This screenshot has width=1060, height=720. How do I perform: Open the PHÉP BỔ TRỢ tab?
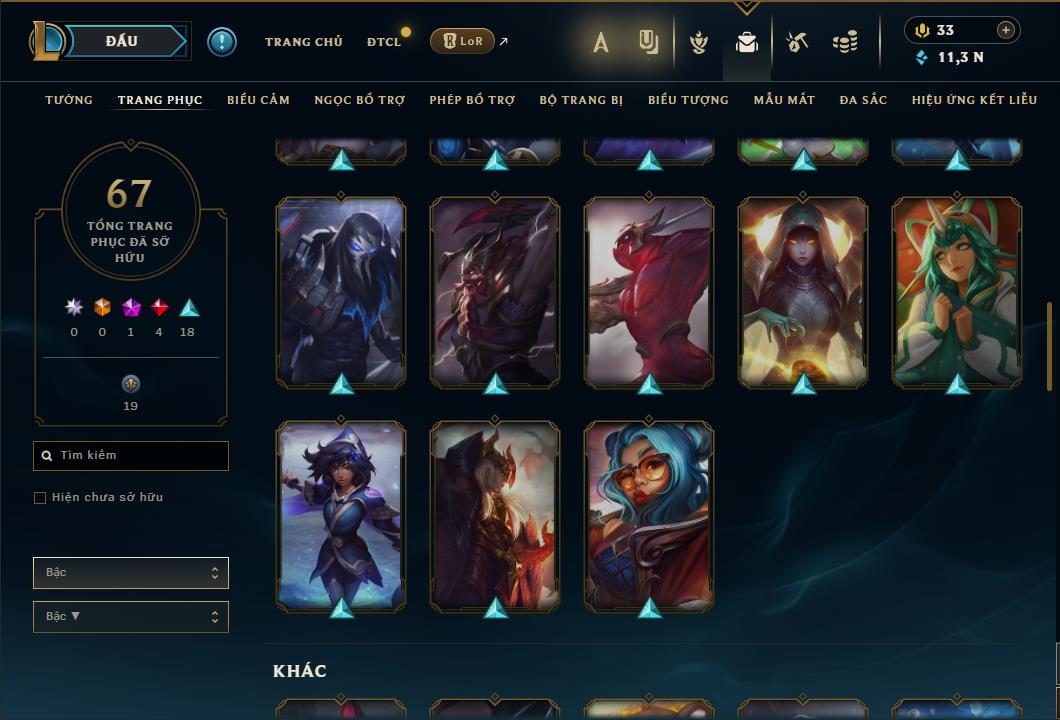click(x=472, y=100)
